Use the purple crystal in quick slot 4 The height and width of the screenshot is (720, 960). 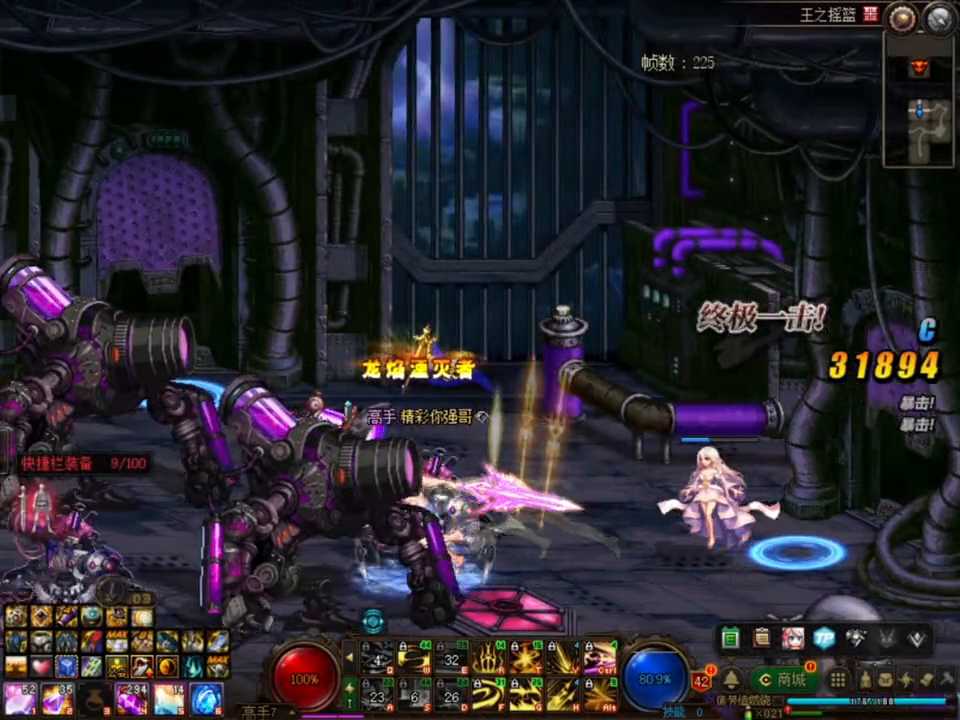(x=131, y=697)
